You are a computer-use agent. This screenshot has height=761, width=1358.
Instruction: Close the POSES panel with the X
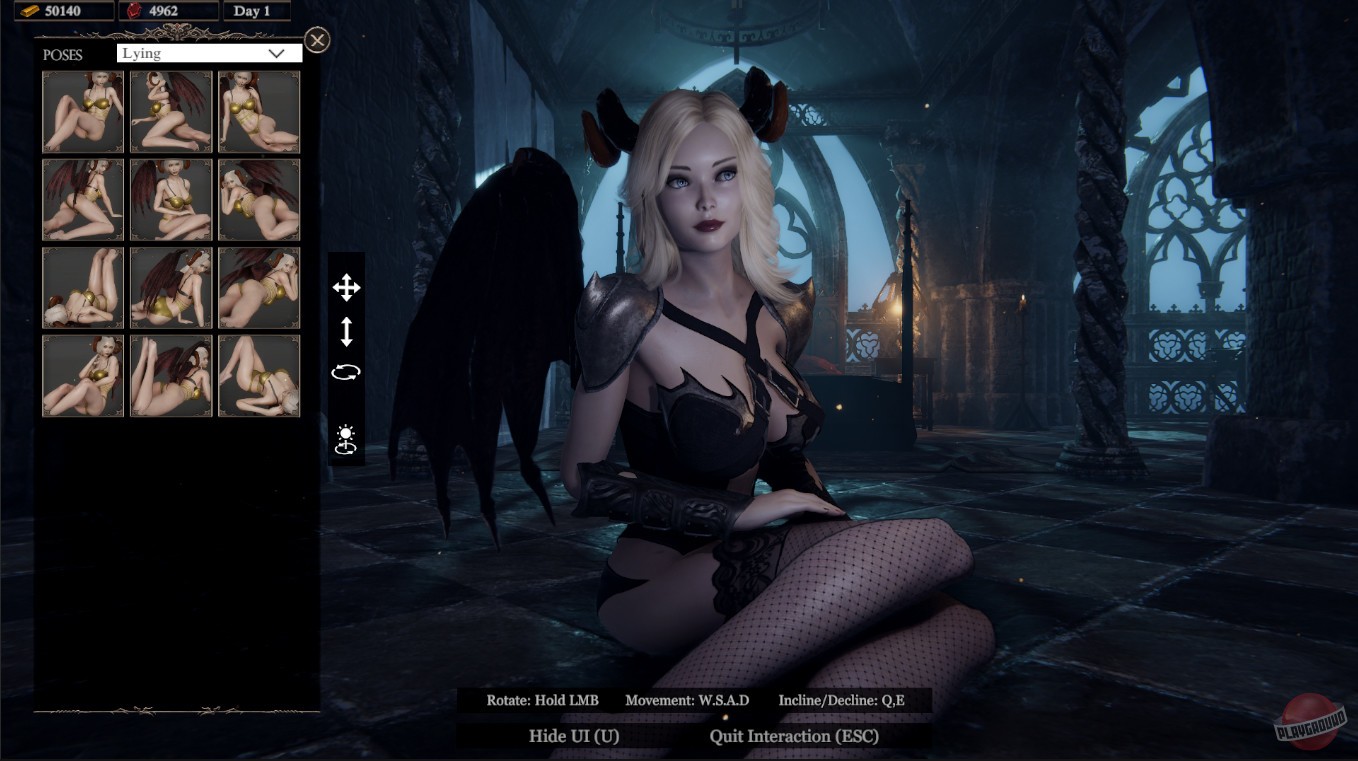[x=317, y=40]
